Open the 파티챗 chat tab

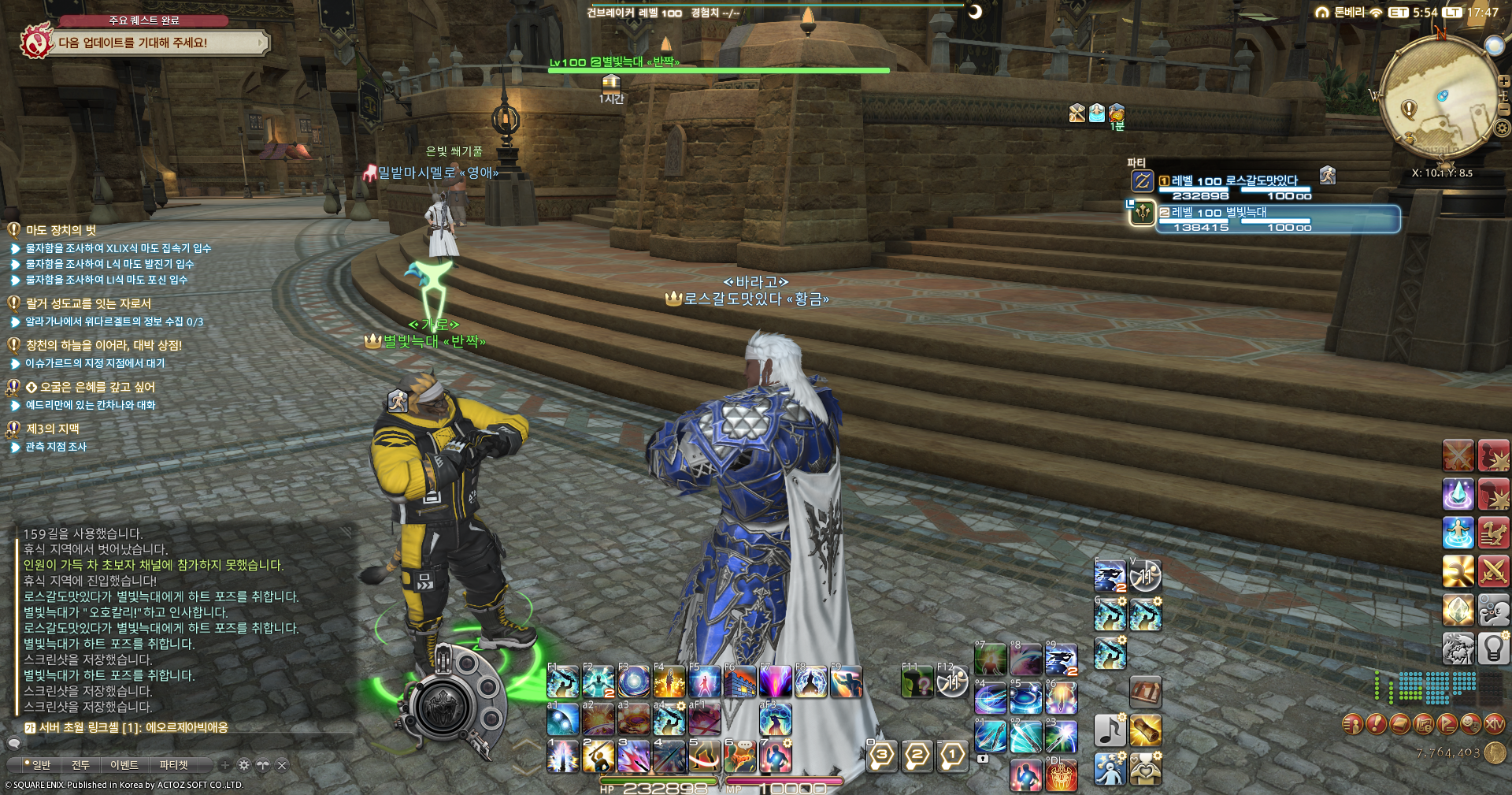173,764
